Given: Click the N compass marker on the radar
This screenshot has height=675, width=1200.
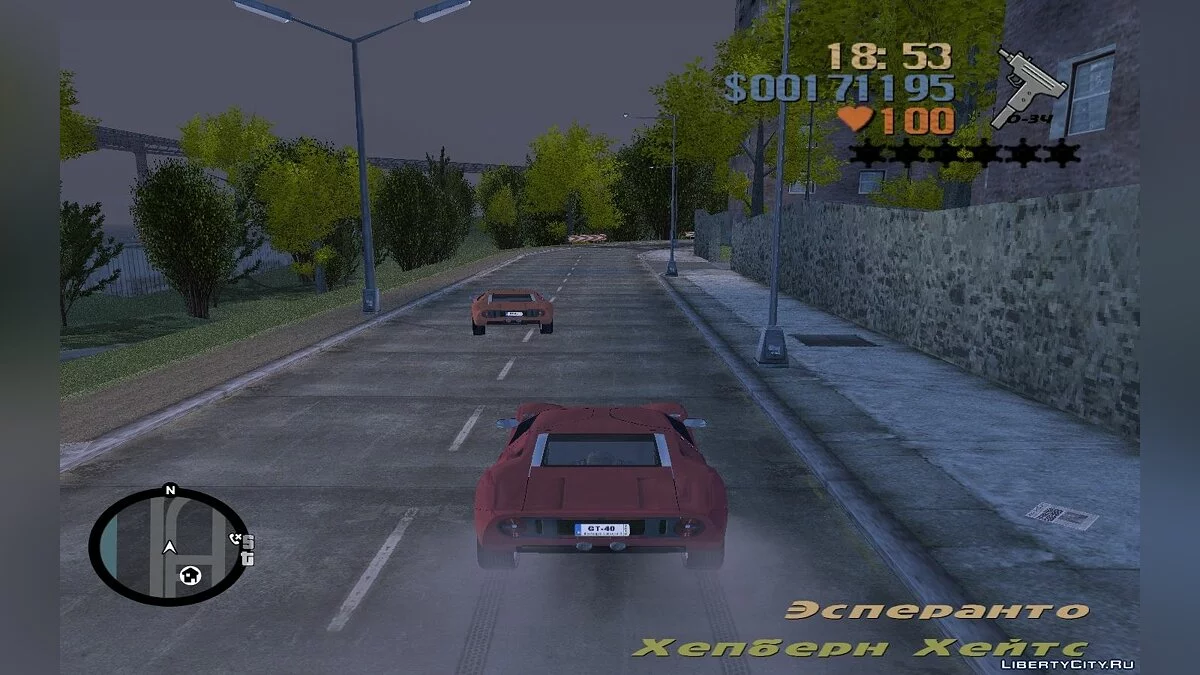Looking at the screenshot, I should pyautogui.click(x=169, y=490).
